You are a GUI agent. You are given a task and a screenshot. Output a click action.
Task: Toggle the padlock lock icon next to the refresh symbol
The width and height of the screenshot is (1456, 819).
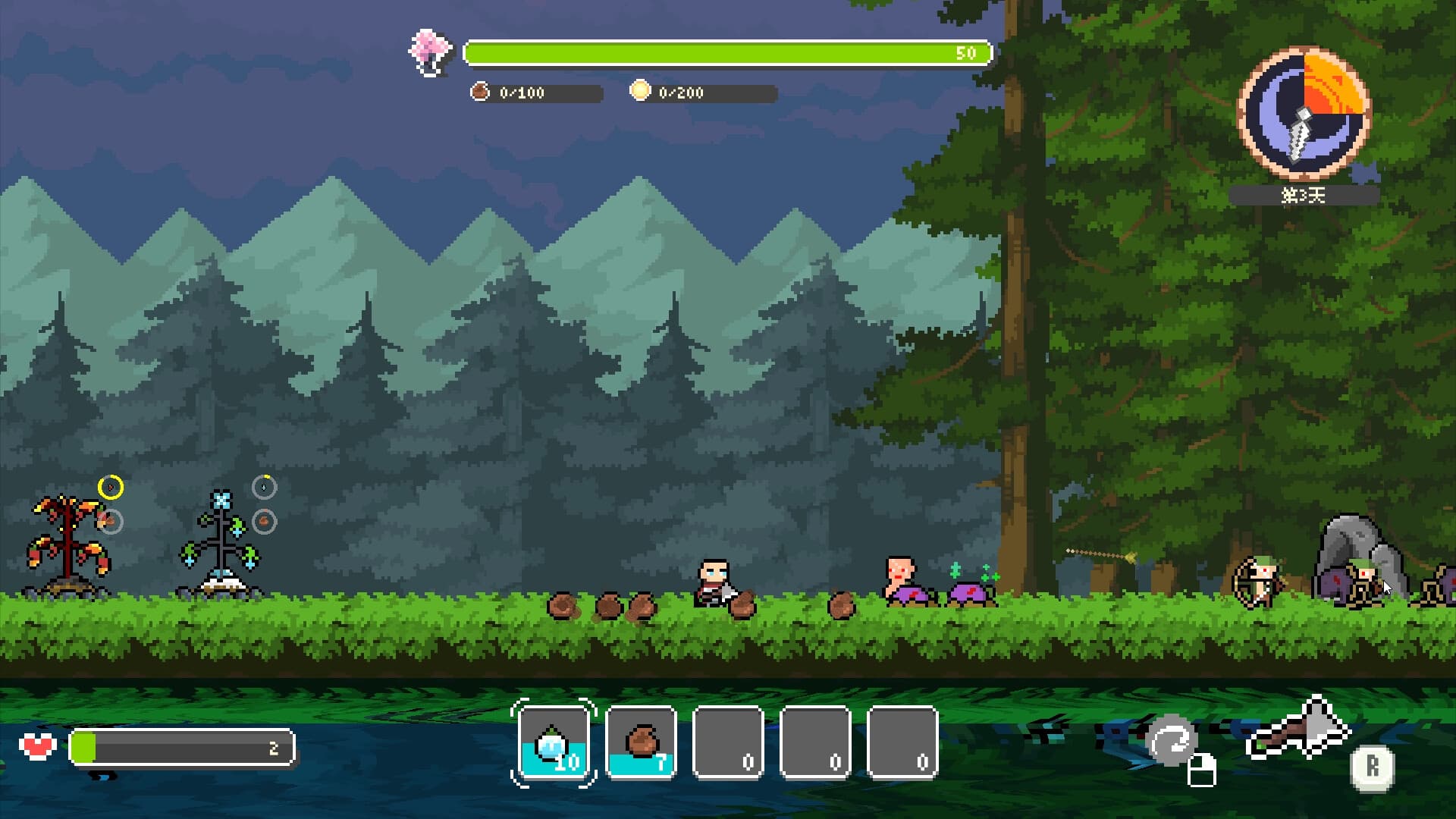point(1200,770)
